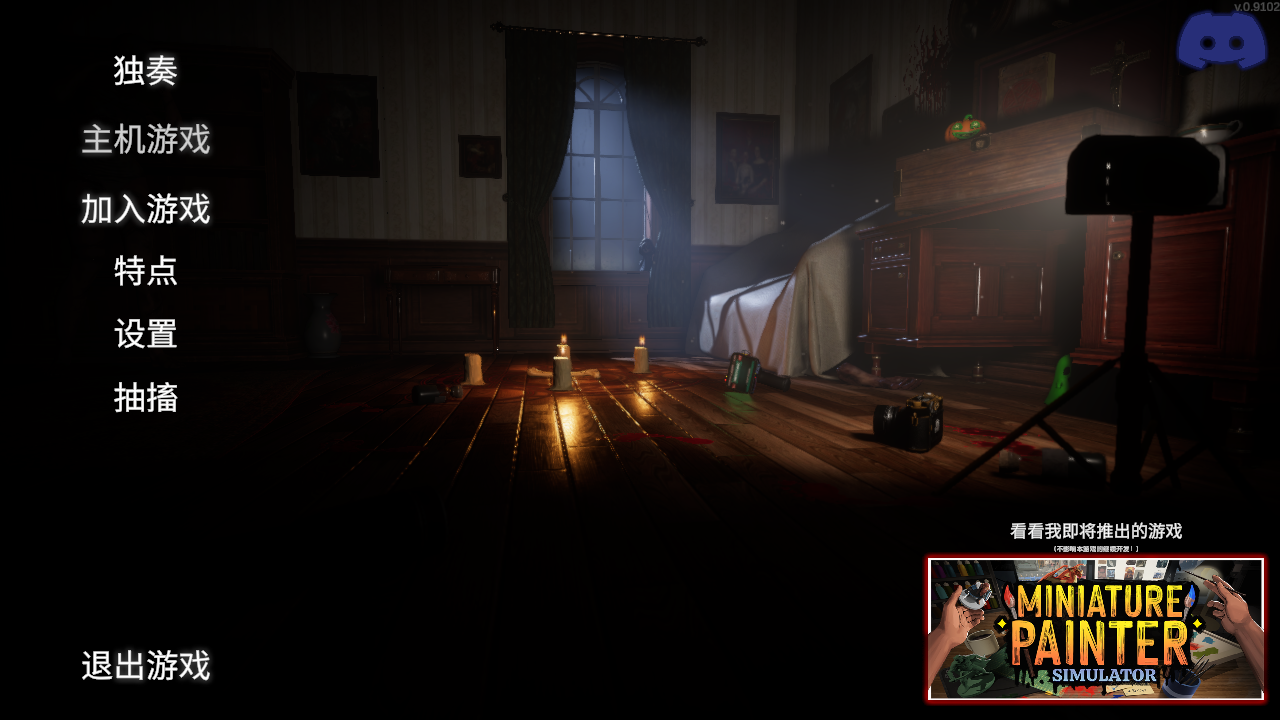The height and width of the screenshot is (720, 1280).
Task: Open the 设置 settings menu
Action: click(146, 334)
